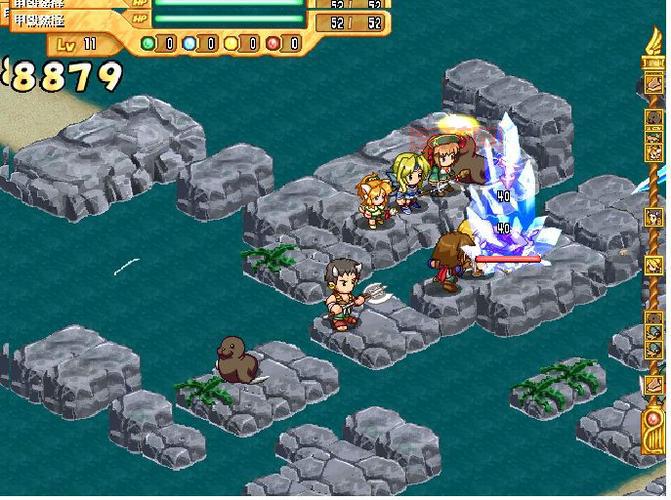Select the lower party member status row
The image size is (671, 500).
pos(200,20)
